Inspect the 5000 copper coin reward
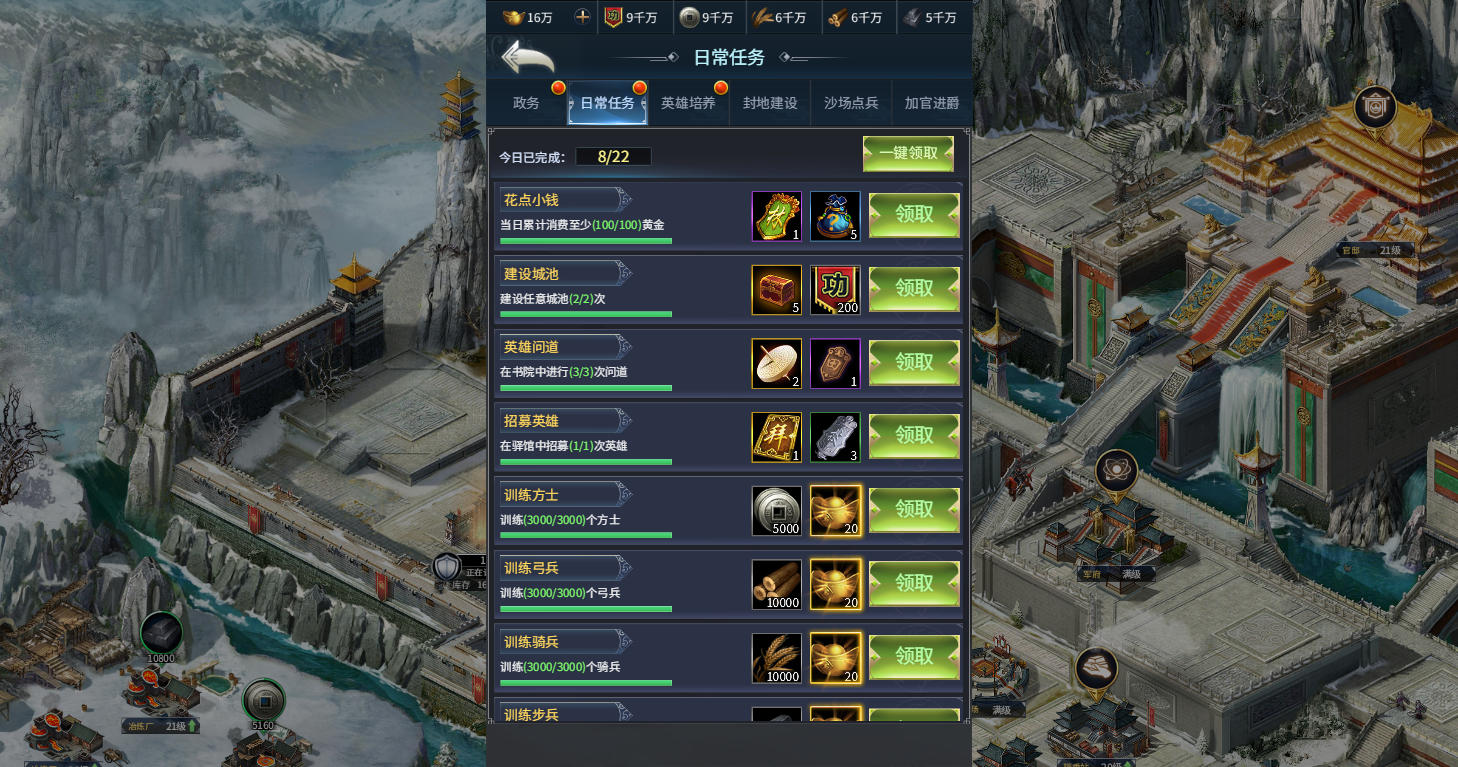This screenshot has width=1458, height=767. 777,511
